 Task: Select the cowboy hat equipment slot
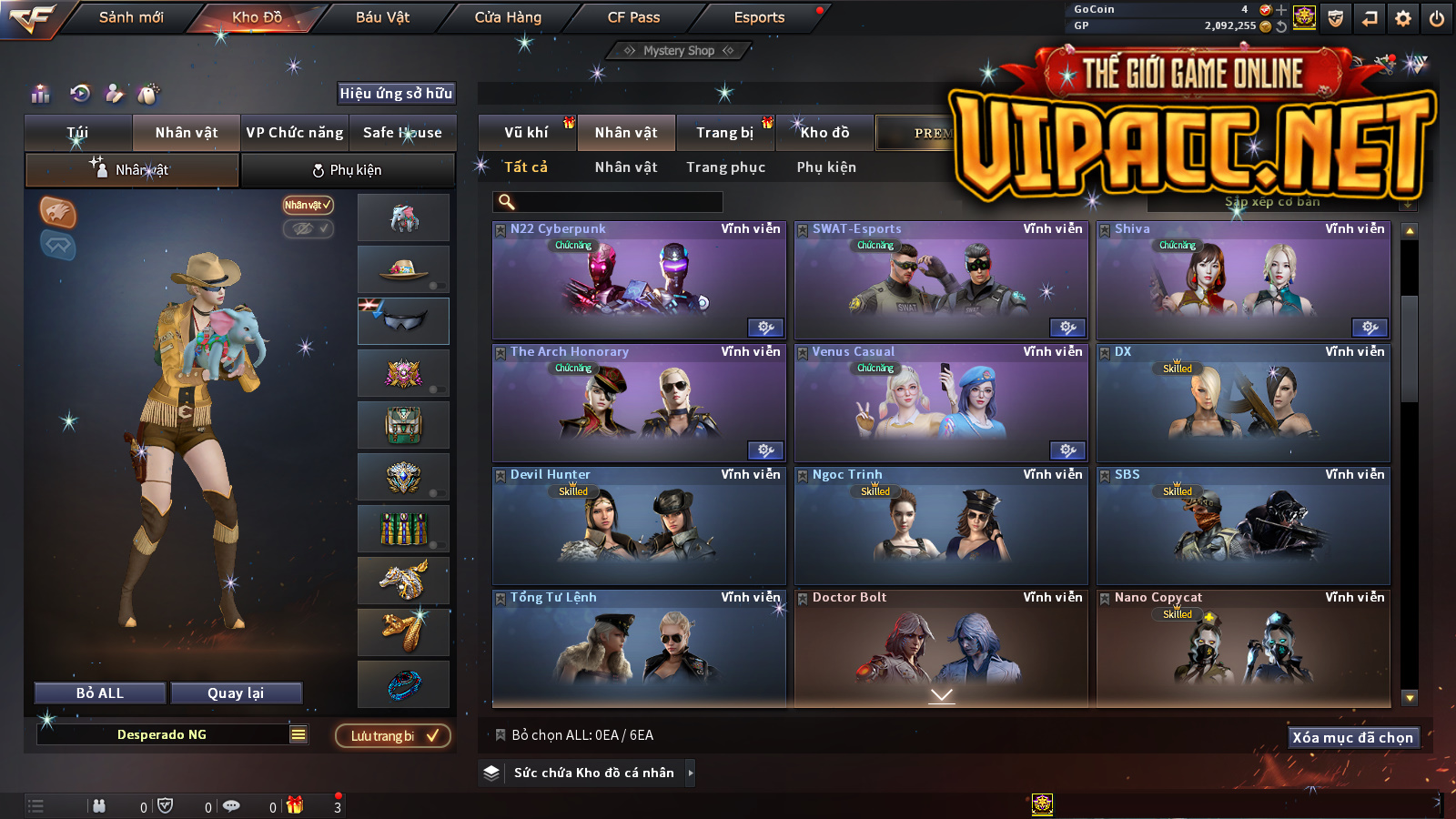(x=403, y=269)
